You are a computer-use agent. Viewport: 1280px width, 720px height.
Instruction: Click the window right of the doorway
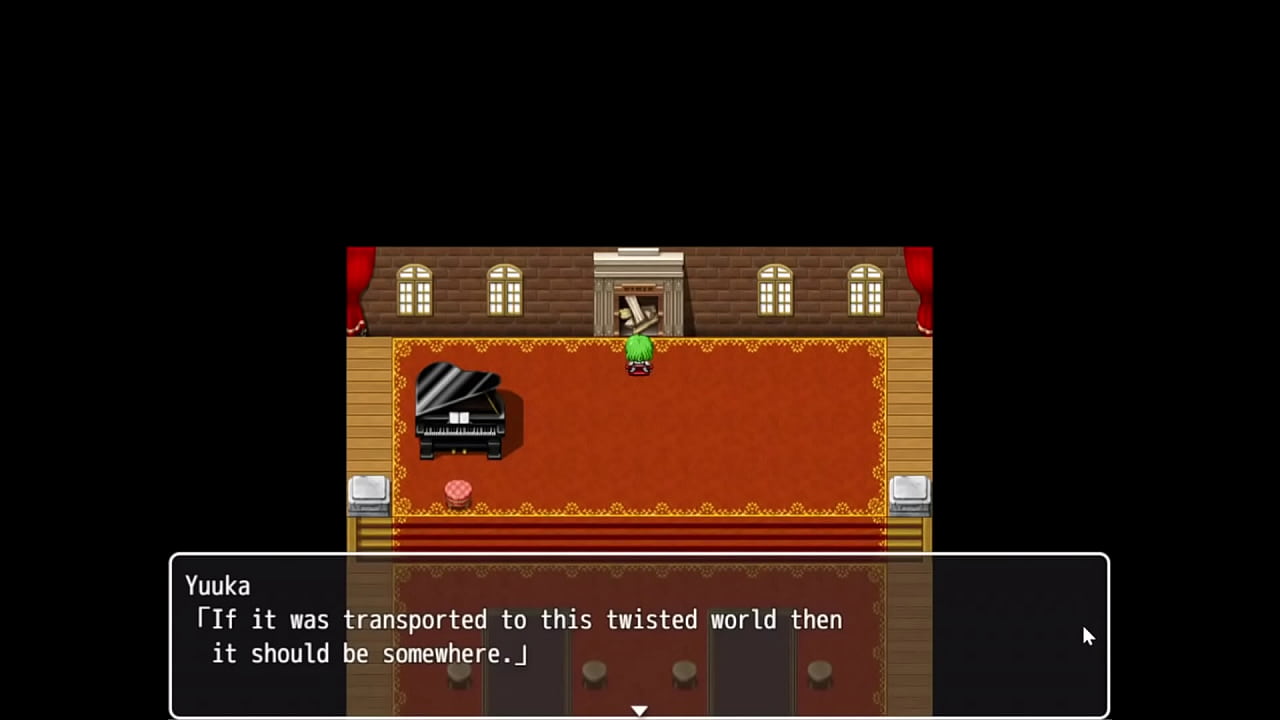[x=774, y=290]
